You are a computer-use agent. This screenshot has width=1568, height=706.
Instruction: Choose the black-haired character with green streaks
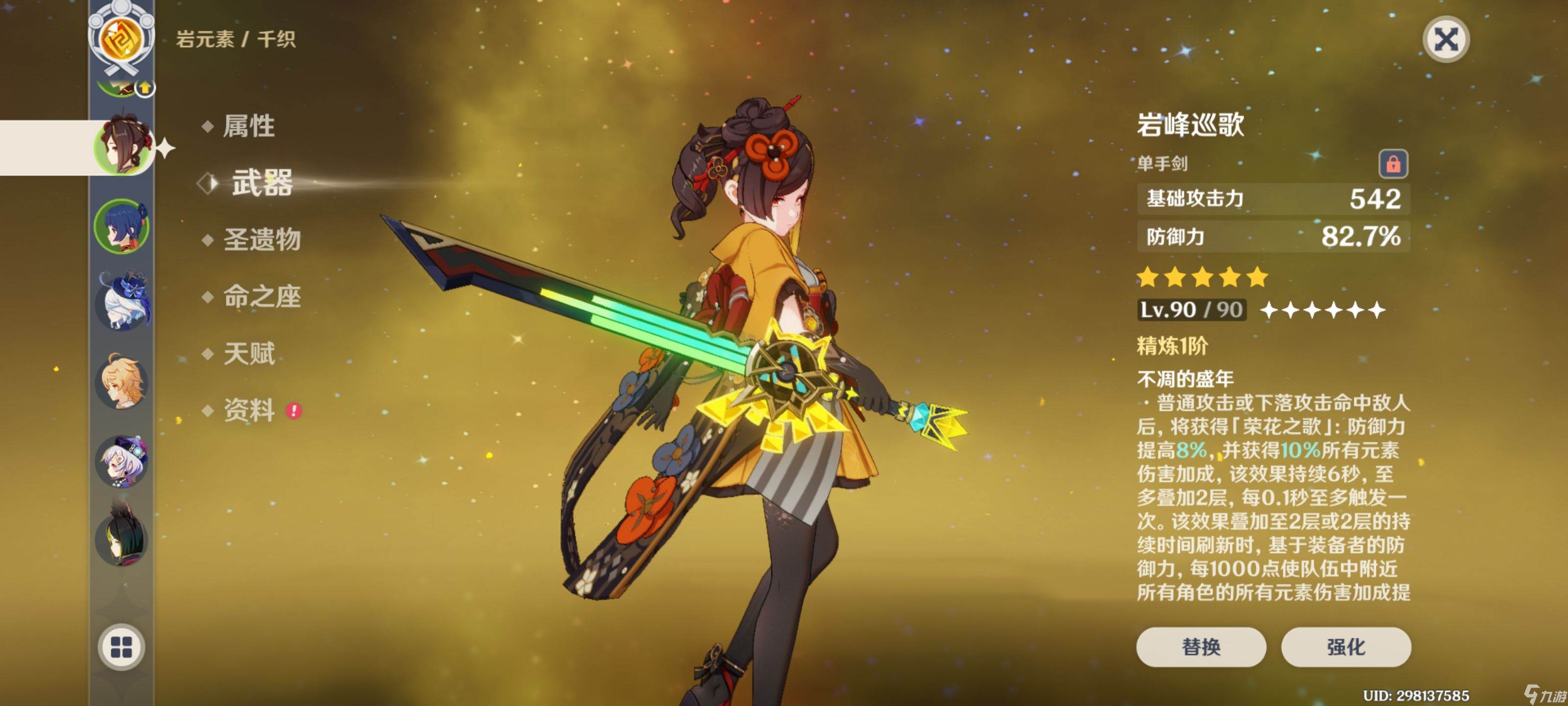click(122, 536)
